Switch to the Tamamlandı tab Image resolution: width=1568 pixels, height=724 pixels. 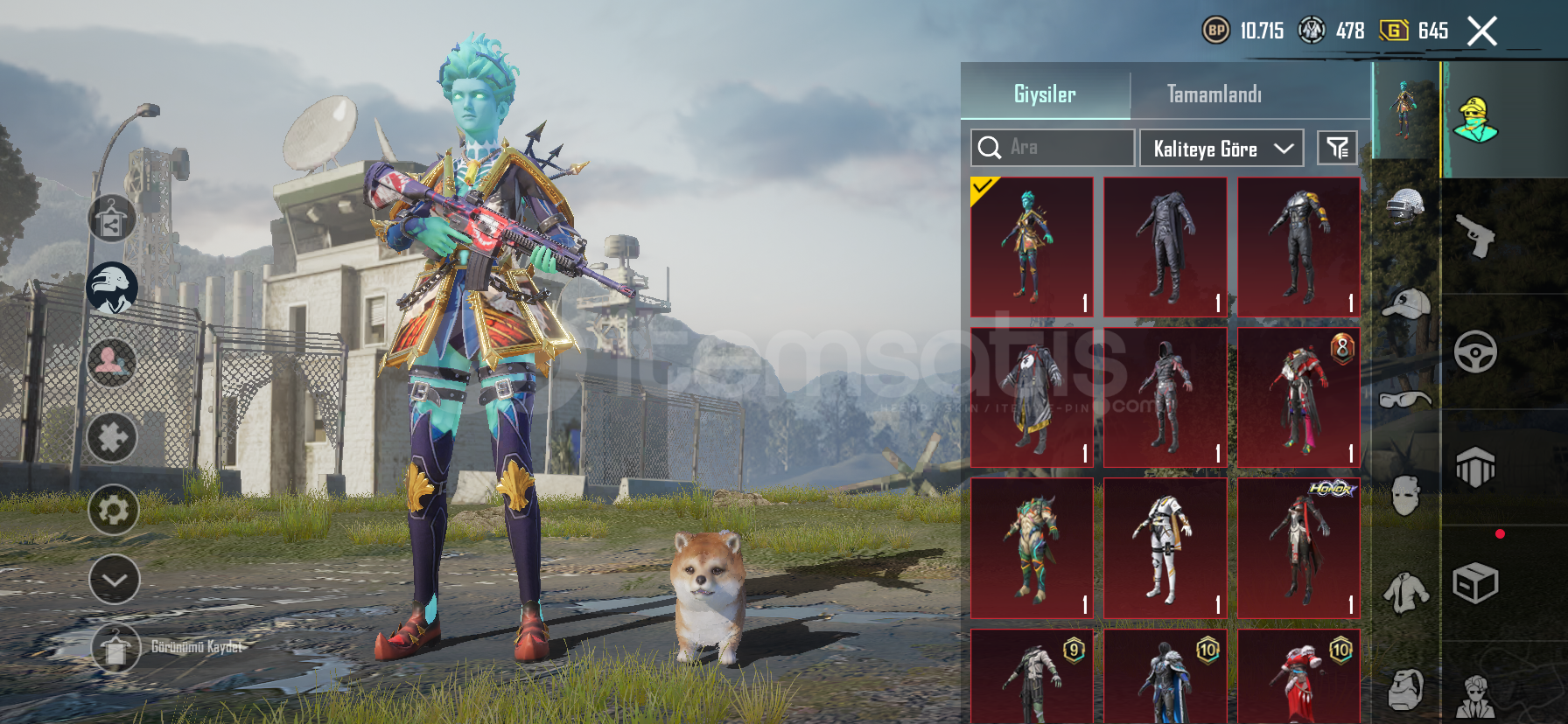tap(1214, 94)
